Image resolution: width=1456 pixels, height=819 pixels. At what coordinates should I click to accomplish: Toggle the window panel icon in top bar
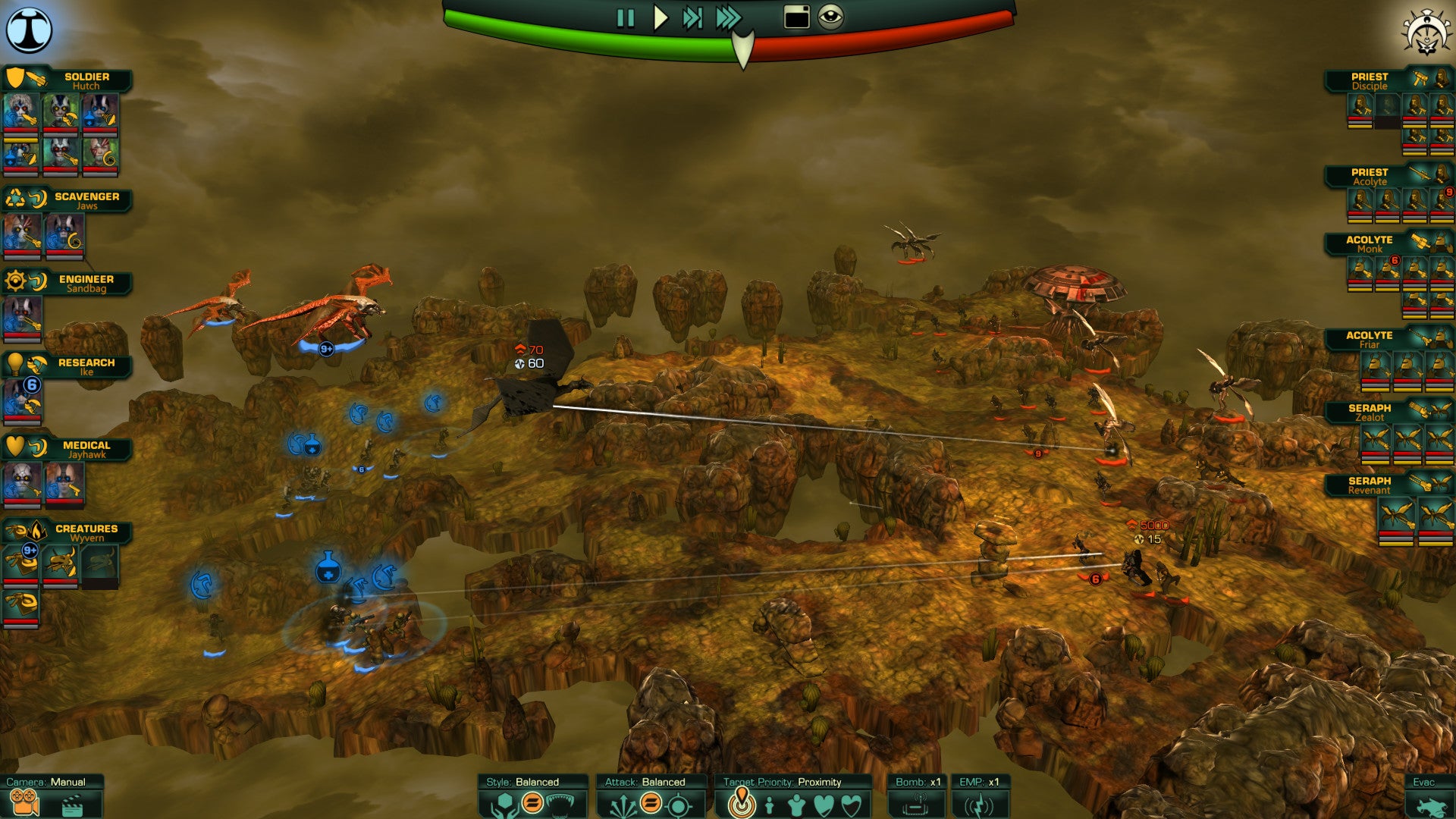point(796,17)
